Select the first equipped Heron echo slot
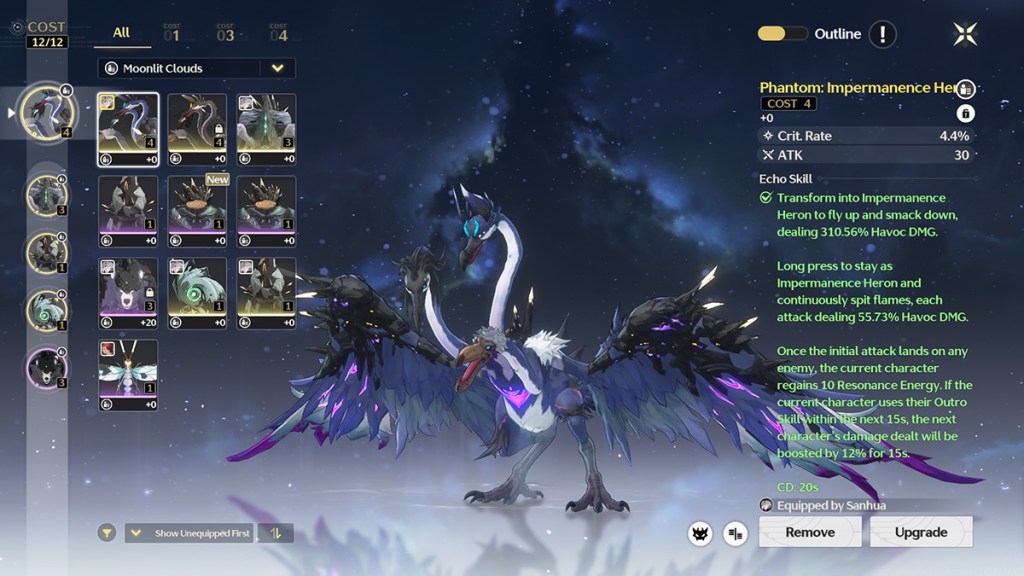The image size is (1024, 576). 46,112
